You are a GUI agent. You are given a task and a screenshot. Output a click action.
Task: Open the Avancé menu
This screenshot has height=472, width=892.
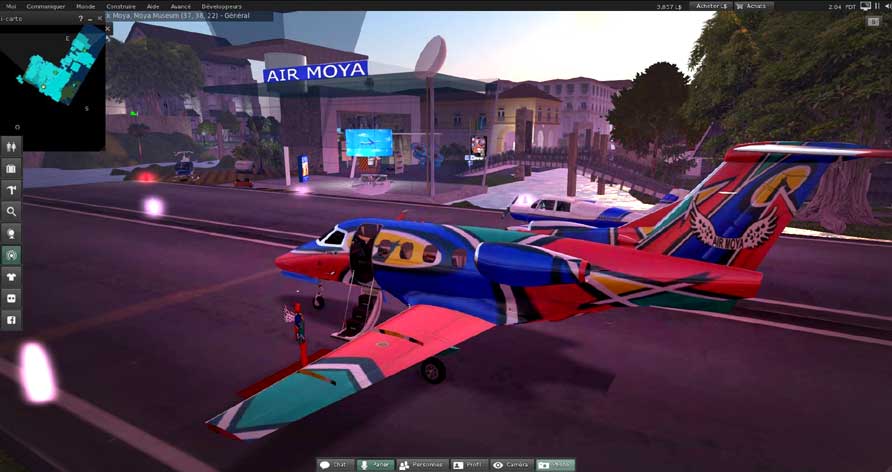(180, 6)
